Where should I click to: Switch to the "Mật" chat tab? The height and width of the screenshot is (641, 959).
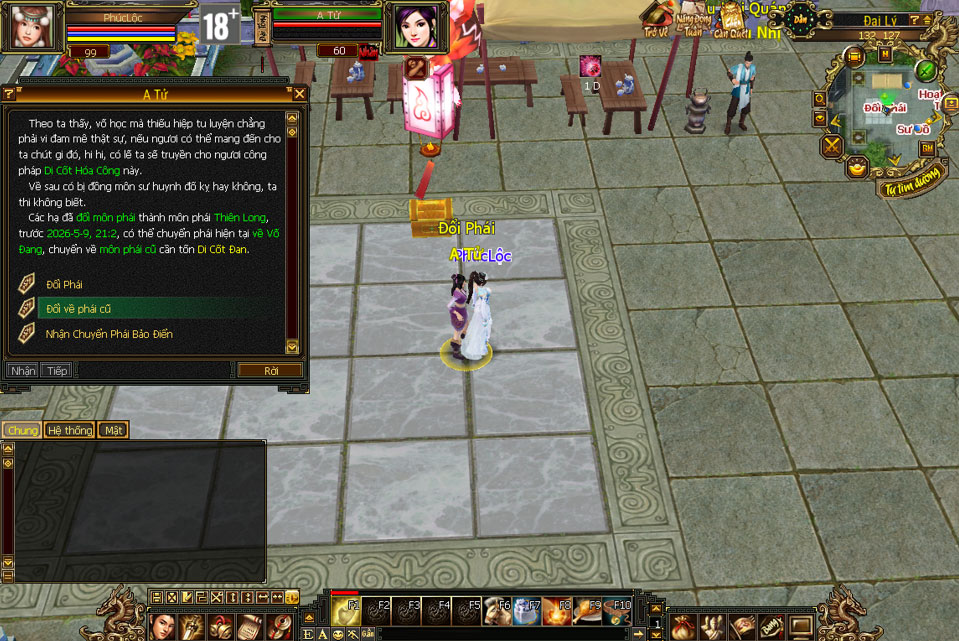(114, 430)
